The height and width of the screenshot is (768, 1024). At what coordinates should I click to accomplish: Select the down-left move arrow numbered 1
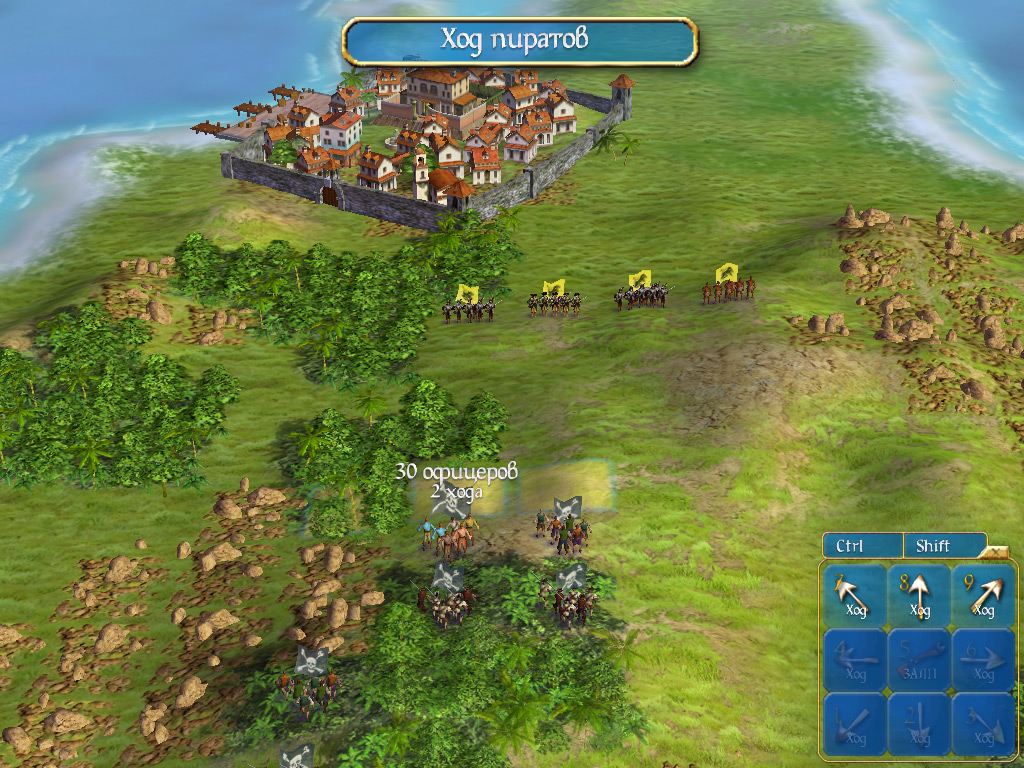pos(855,723)
